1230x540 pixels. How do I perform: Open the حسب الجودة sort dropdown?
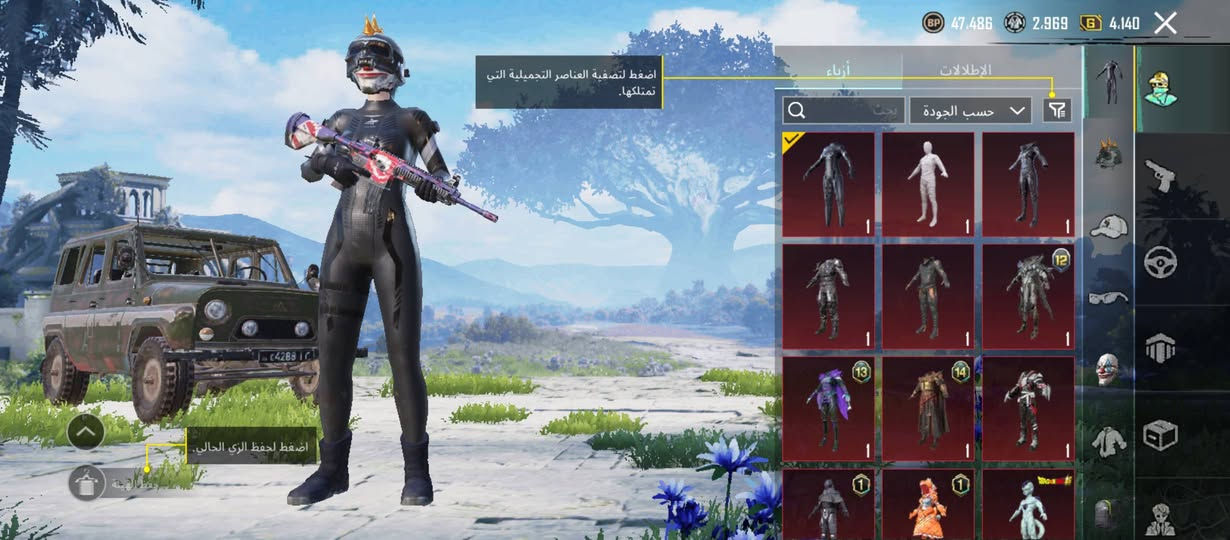pyautogui.click(x=970, y=111)
